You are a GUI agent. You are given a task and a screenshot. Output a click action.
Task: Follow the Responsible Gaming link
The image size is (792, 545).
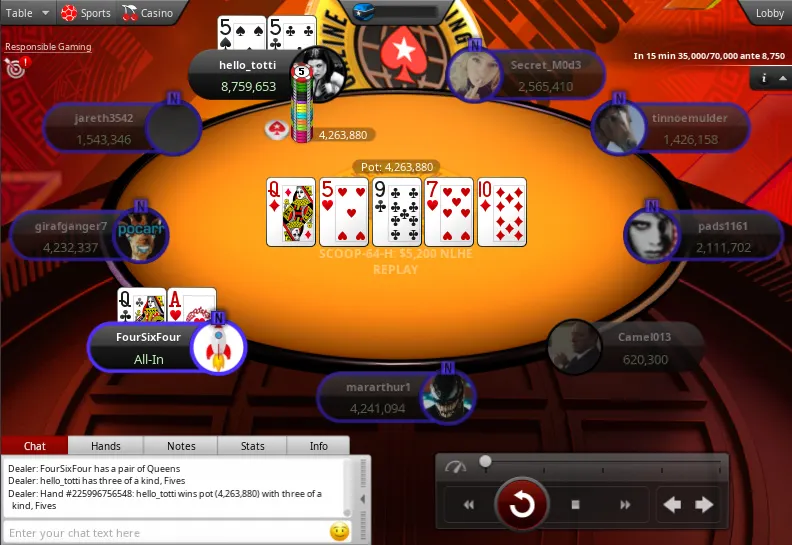(48, 47)
